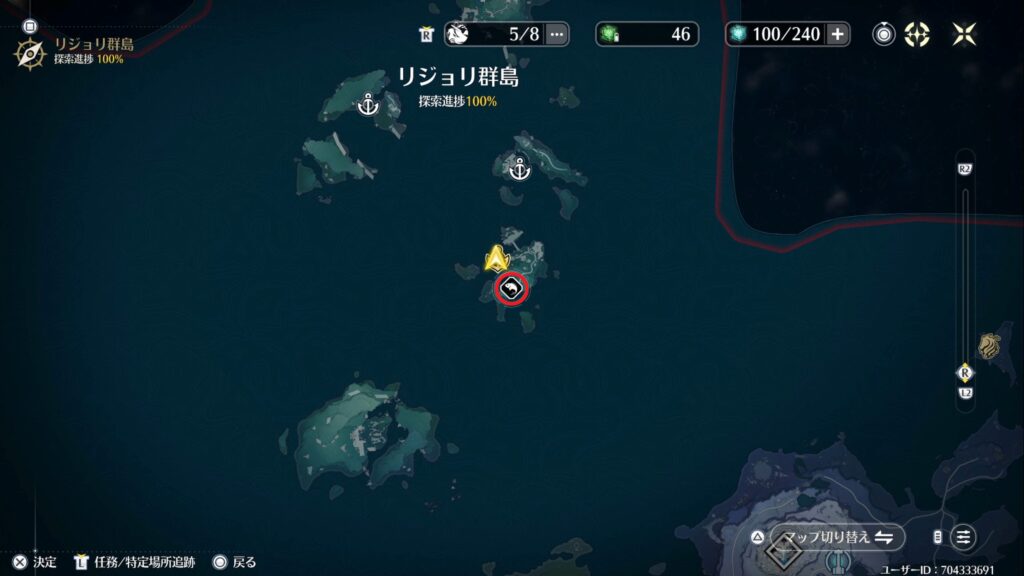Switch maps with マップ切り替え button
The width and height of the screenshot is (1024, 576).
(x=837, y=537)
